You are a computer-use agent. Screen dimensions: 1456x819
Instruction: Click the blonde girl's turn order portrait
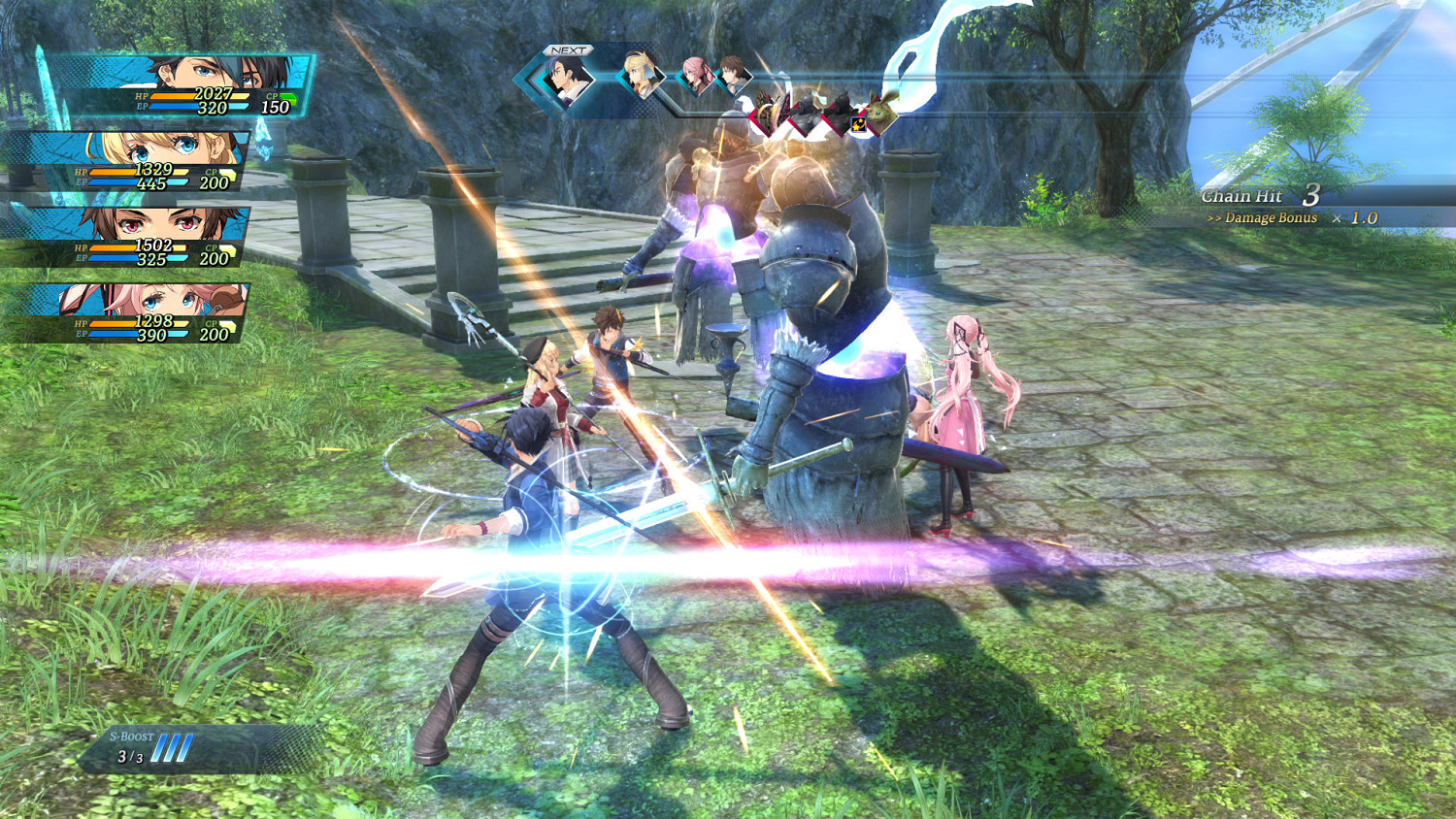click(x=639, y=73)
